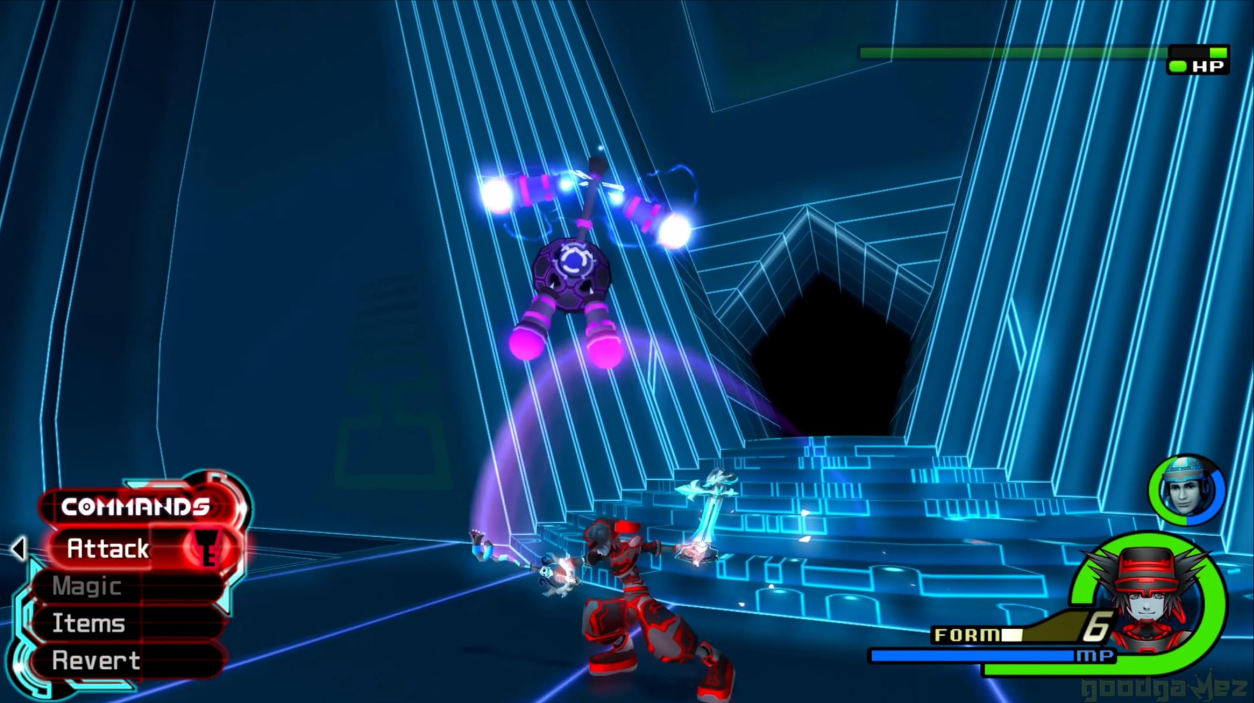
Task: Open the Magic command
Action: [x=88, y=586]
